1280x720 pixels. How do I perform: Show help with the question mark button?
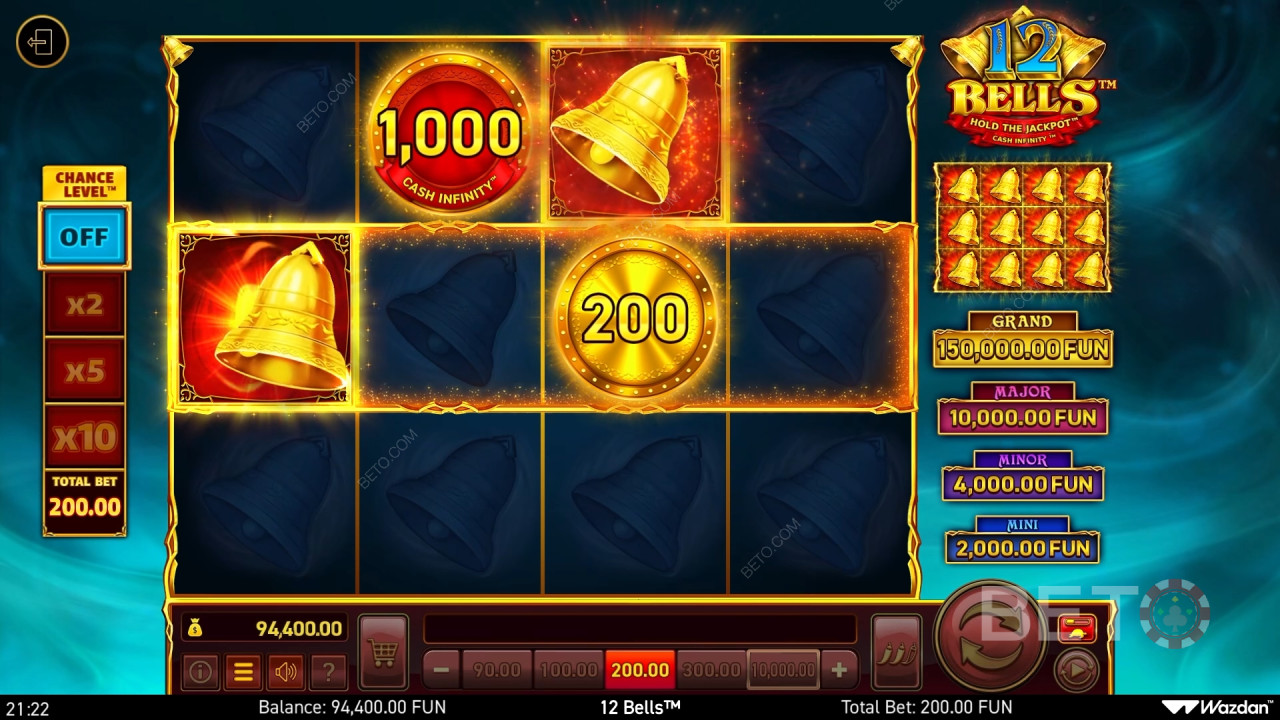[x=329, y=672]
